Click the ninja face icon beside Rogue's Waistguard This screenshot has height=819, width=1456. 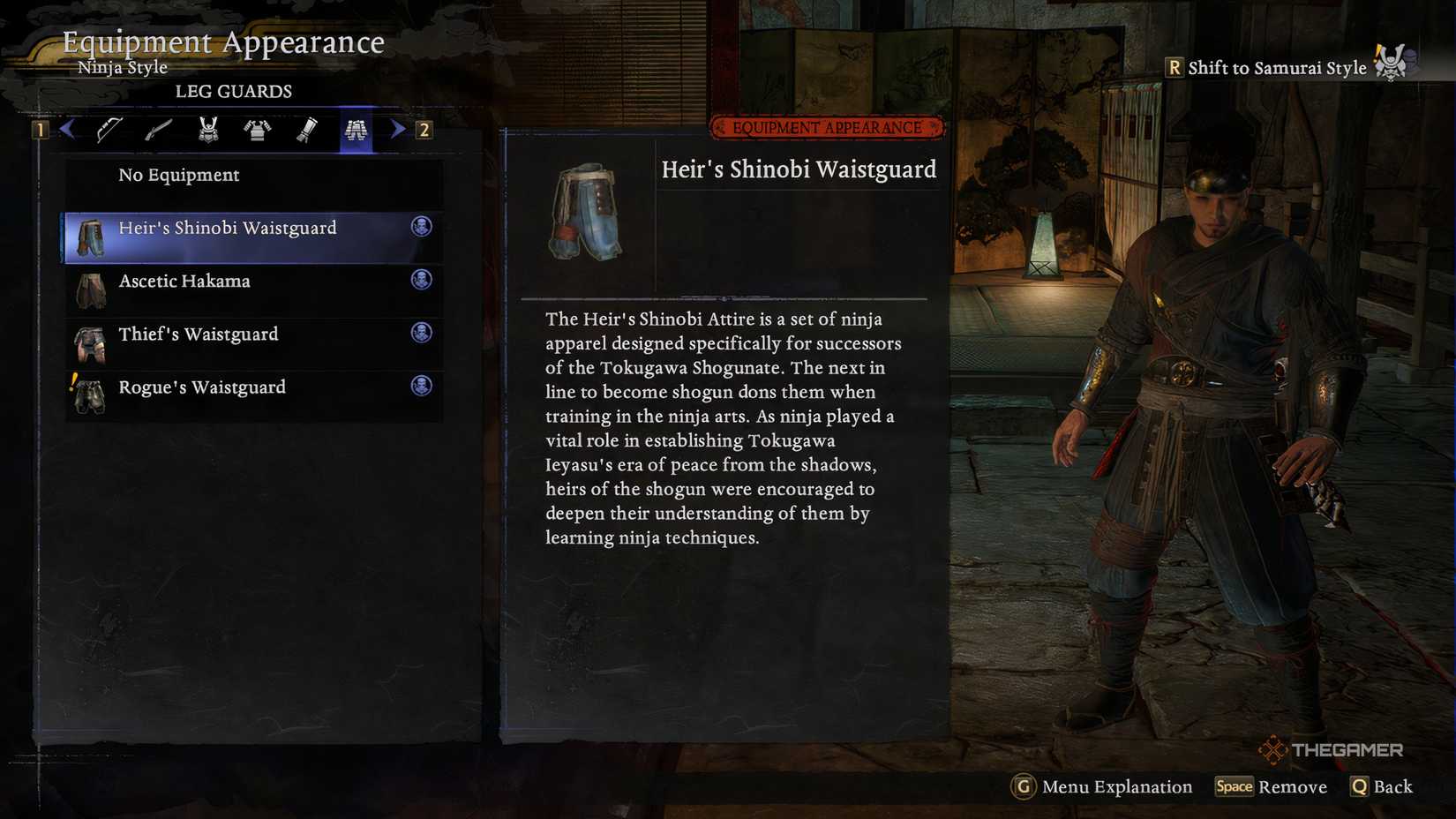(424, 386)
